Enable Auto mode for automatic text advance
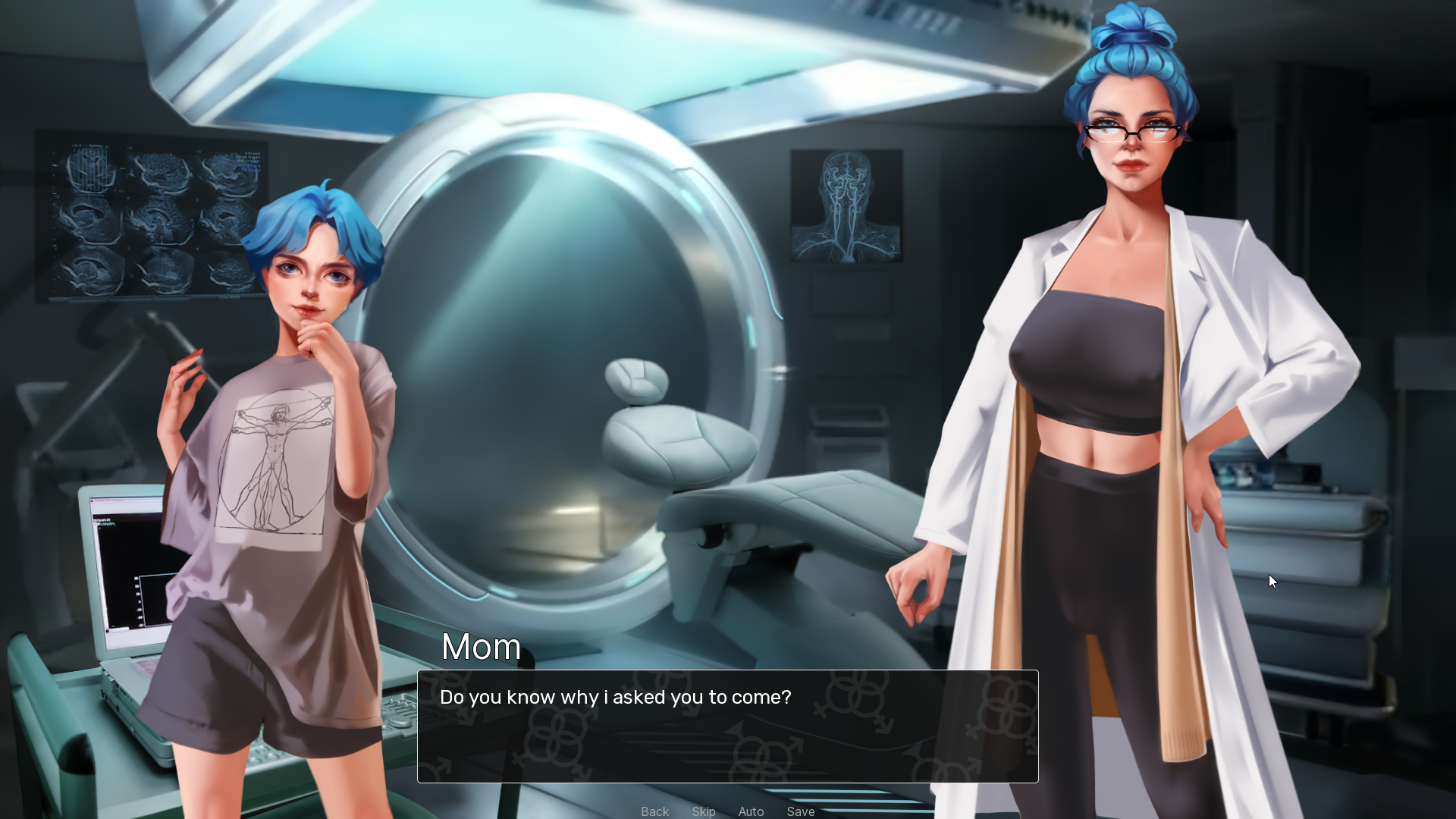The width and height of the screenshot is (1456, 819). (x=751, y=811)
